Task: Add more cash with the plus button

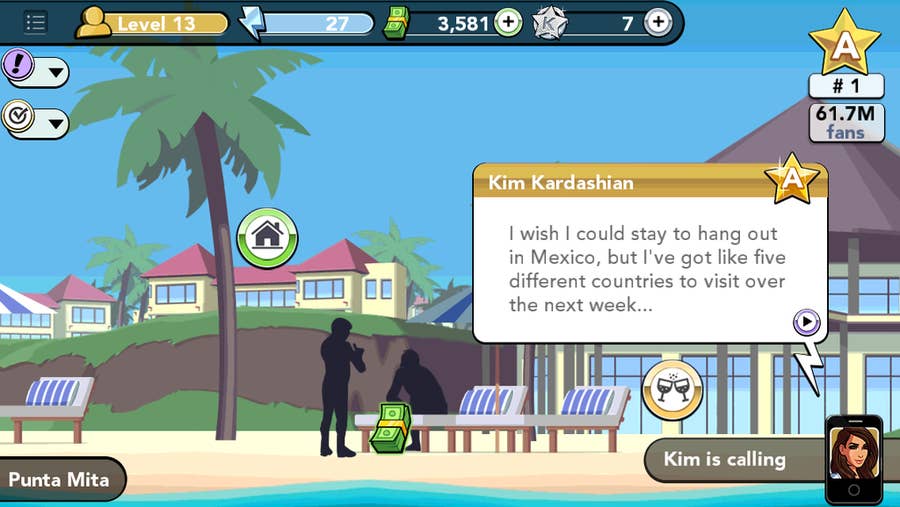Action: click(508, 23)
